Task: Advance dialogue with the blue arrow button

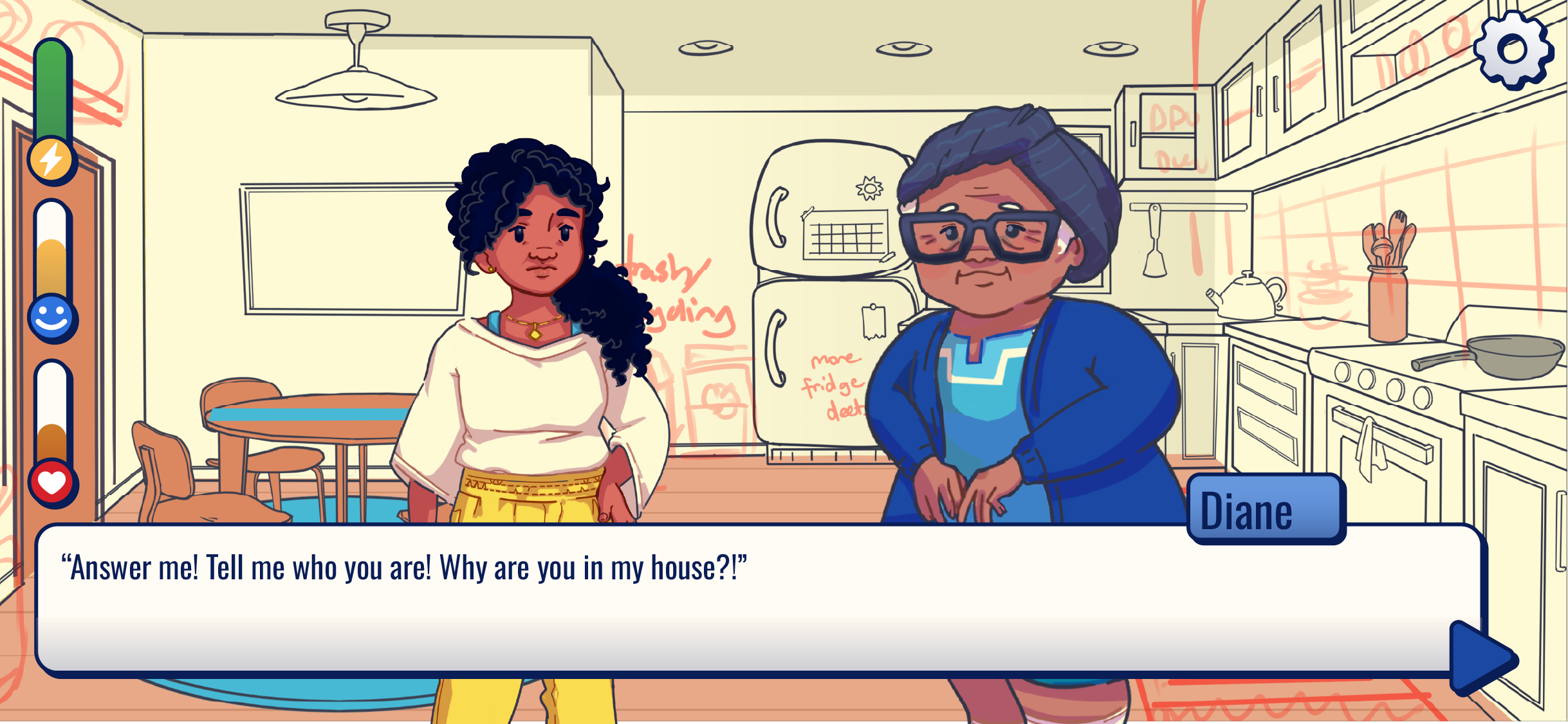Action: point(1480,658)
